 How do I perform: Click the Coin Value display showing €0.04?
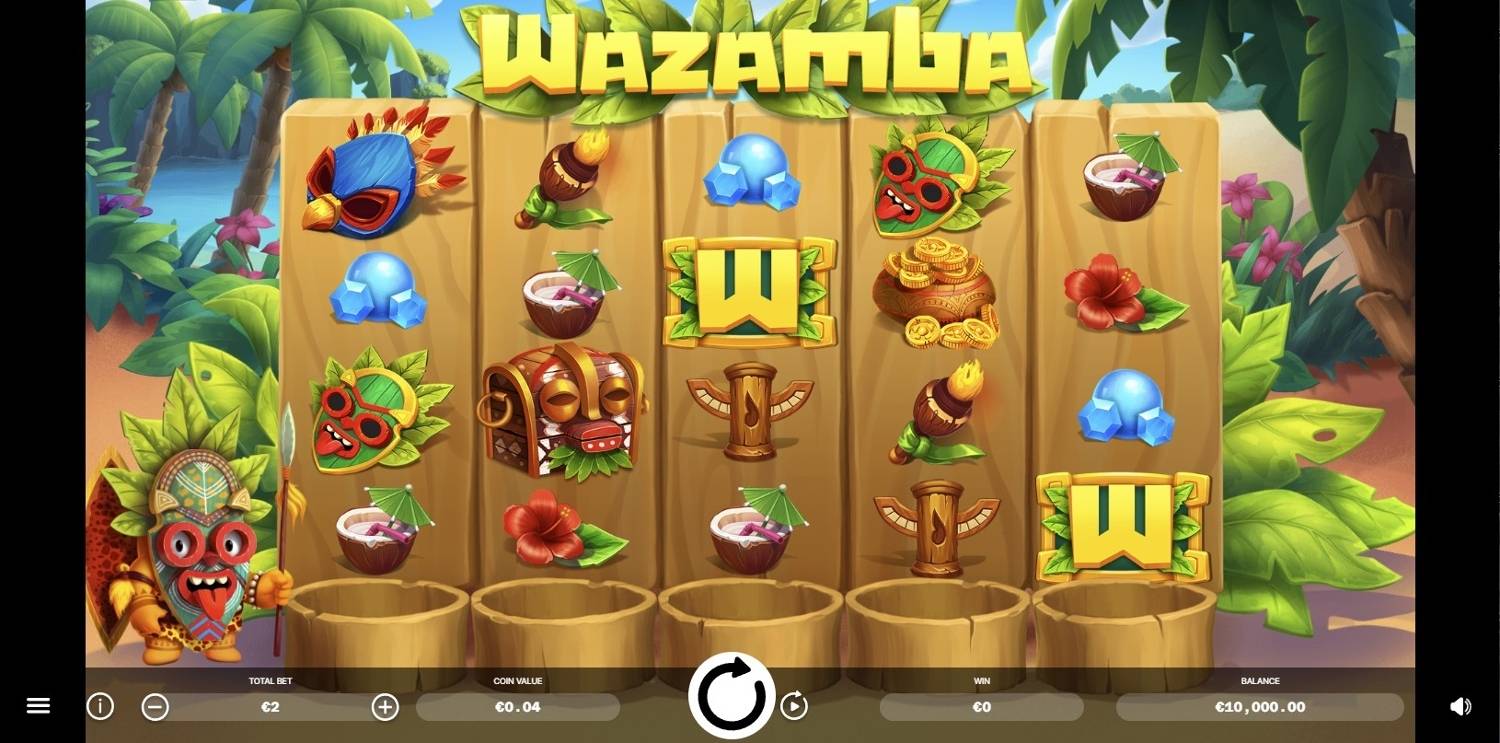[x=518, y=707]
